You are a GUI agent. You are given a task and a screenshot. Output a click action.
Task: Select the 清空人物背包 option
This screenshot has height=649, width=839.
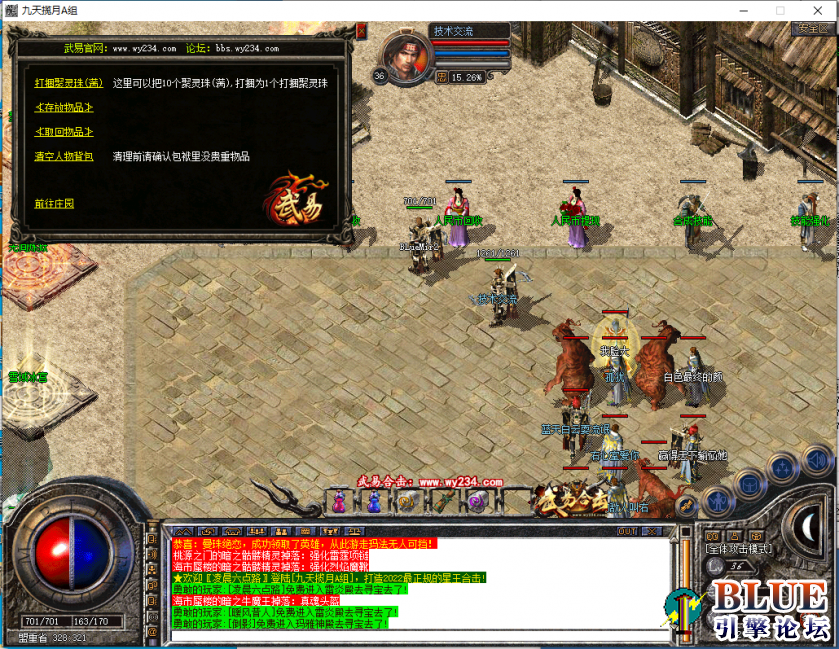pyautogui.click(x=63, y=157)
